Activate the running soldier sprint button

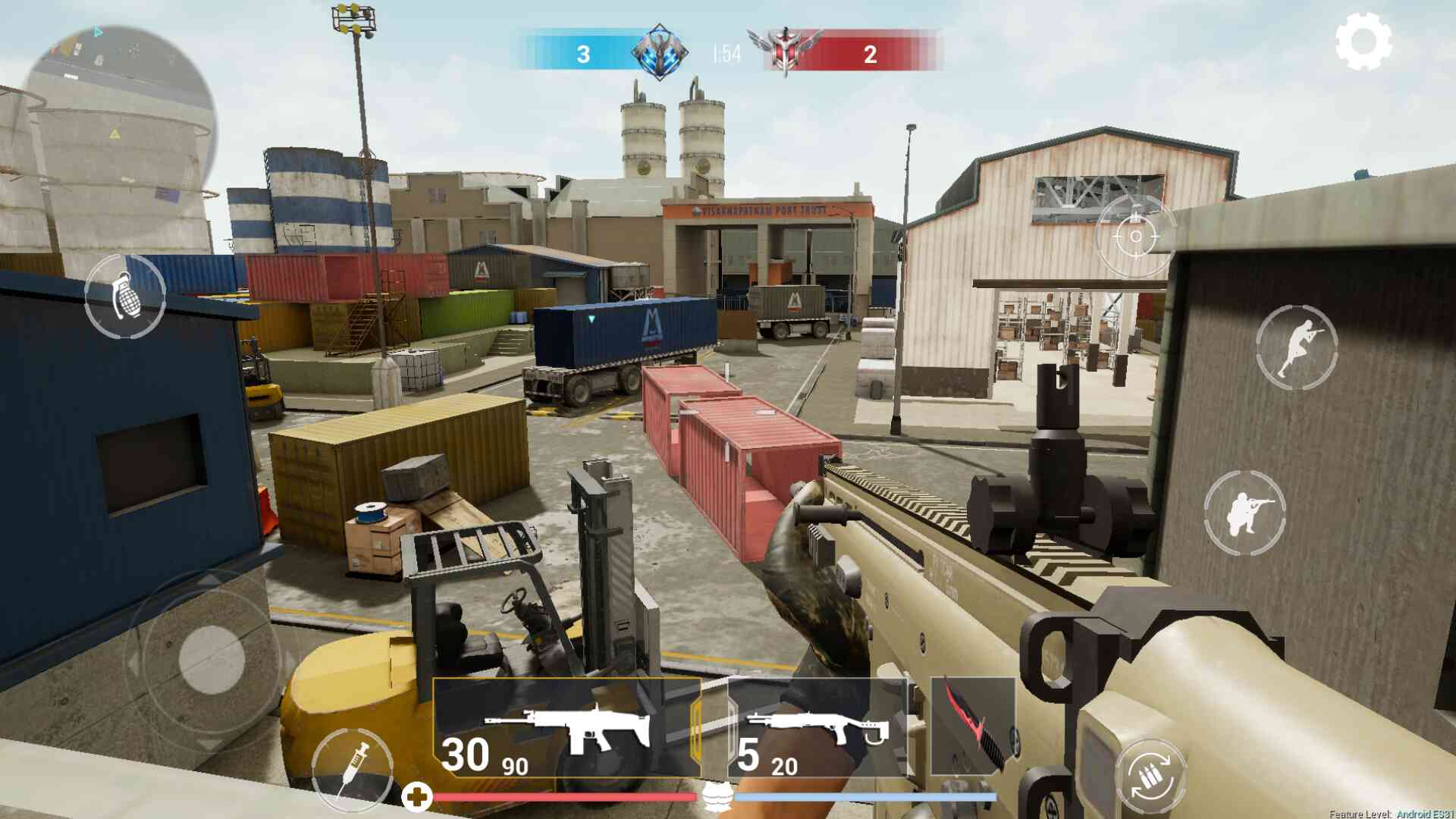1296,347
